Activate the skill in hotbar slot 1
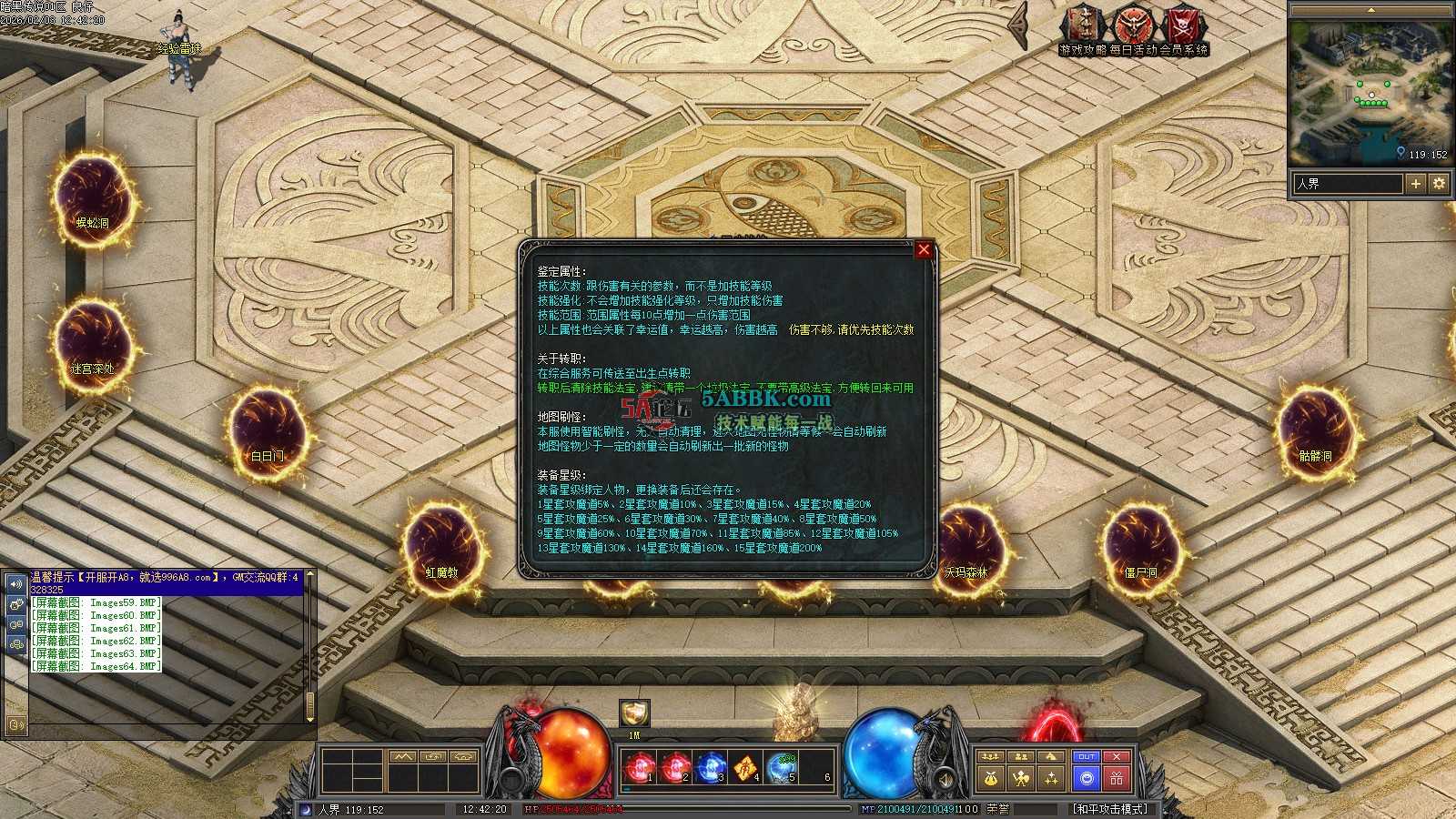 pyautogui.click(x=641, y=769)
